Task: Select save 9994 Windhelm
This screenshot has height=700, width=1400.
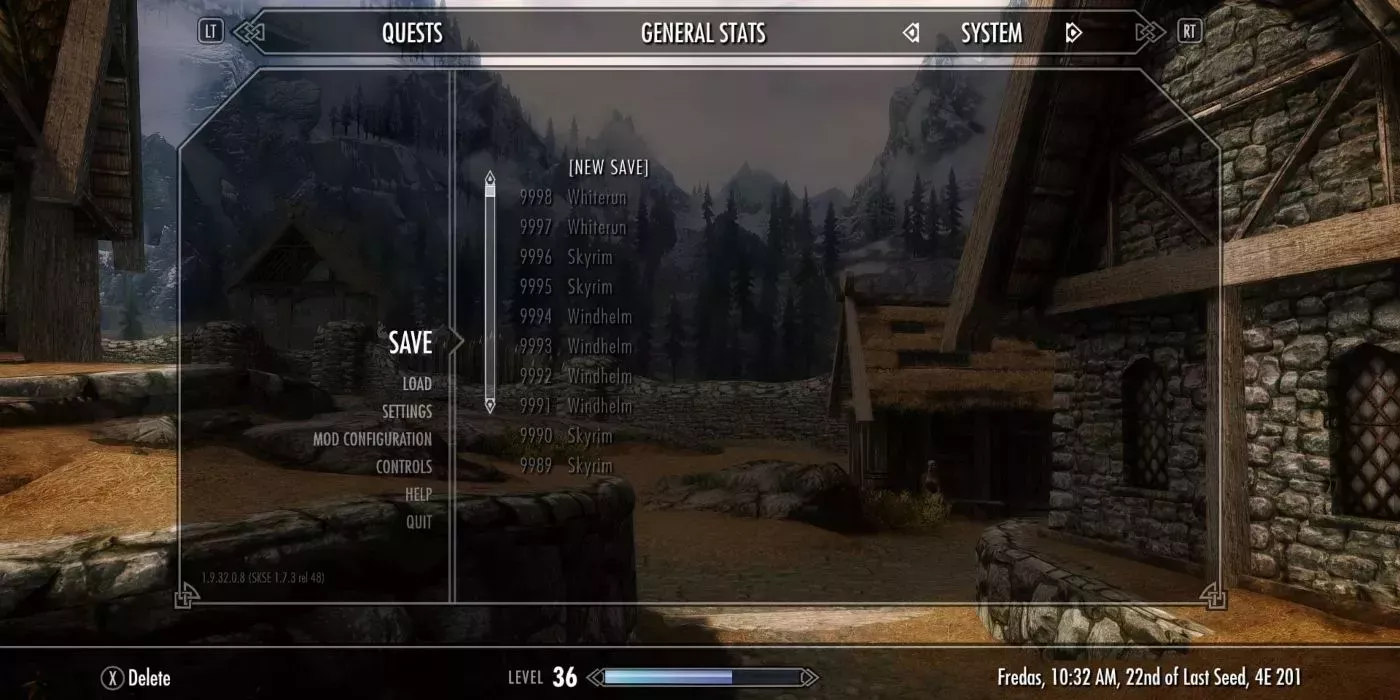Action: pos(576,317)
